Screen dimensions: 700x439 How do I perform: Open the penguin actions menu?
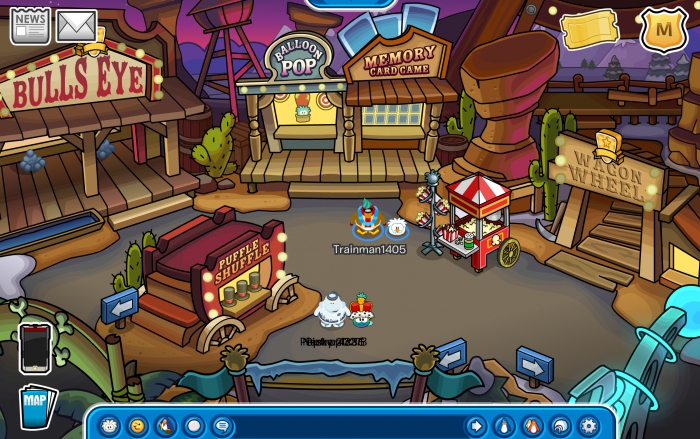point(165,425)
